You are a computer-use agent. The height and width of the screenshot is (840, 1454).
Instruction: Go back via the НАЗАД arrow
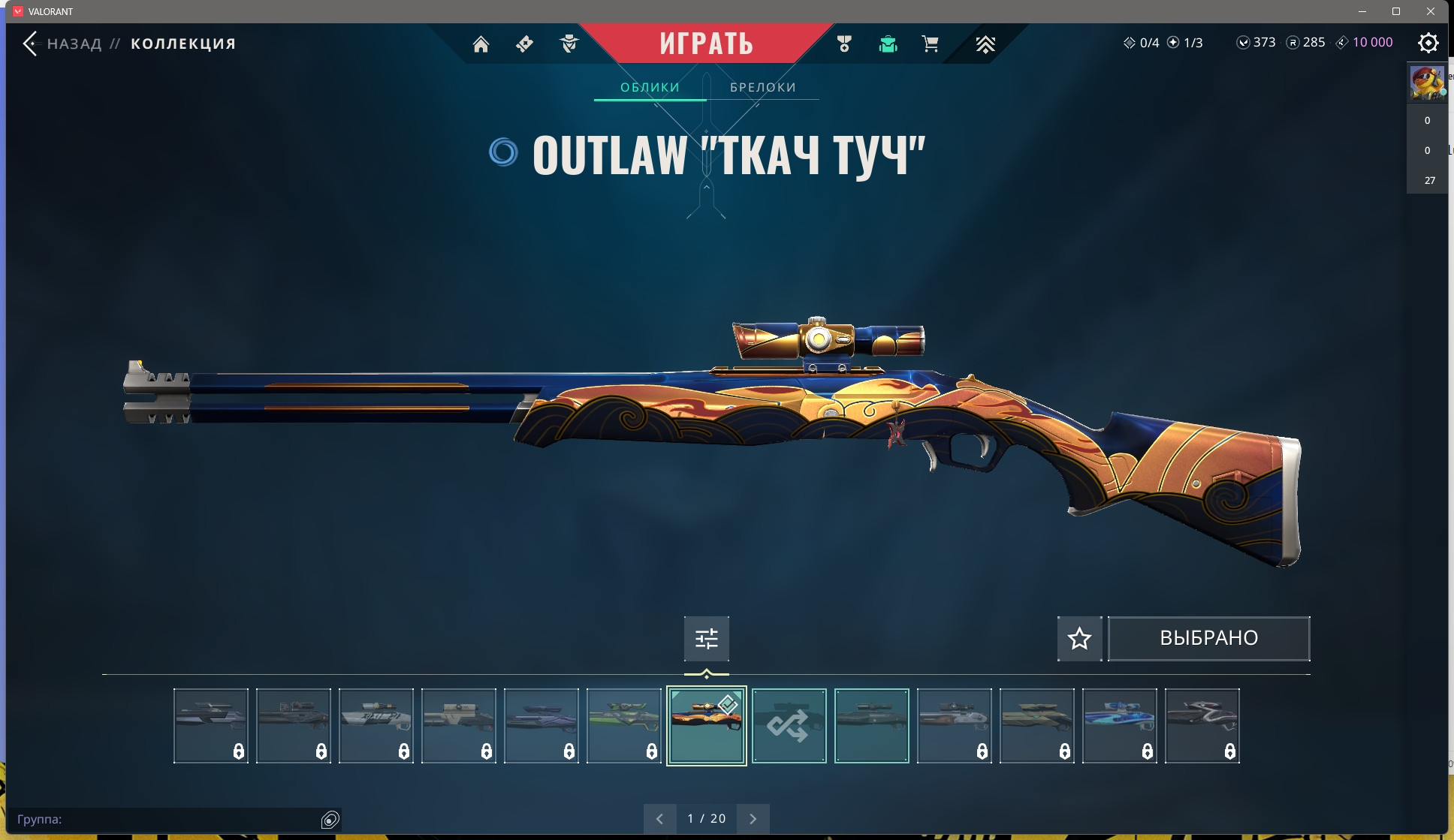31,44
